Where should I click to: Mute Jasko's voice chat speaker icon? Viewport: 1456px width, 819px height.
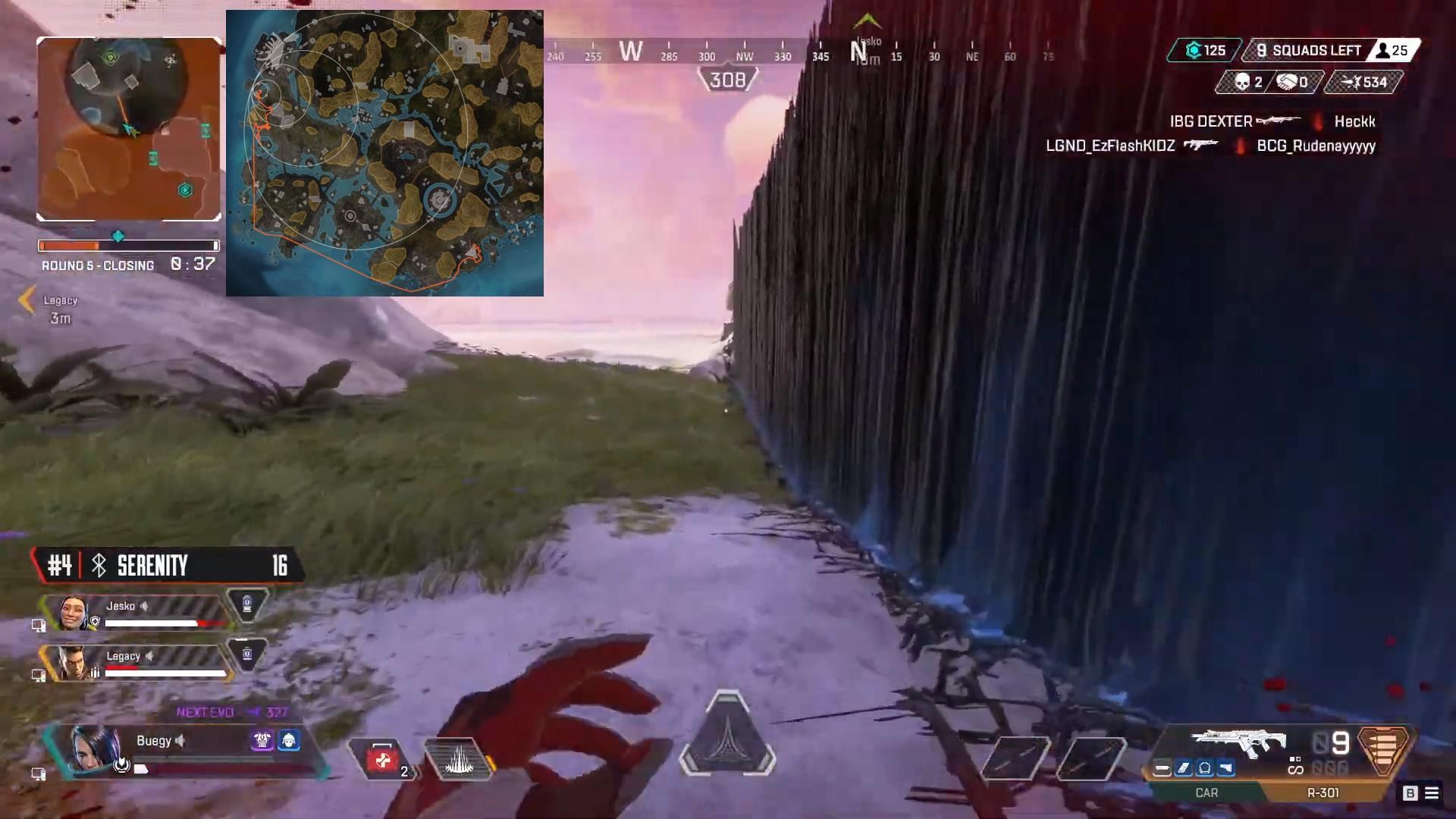[146, 606]
